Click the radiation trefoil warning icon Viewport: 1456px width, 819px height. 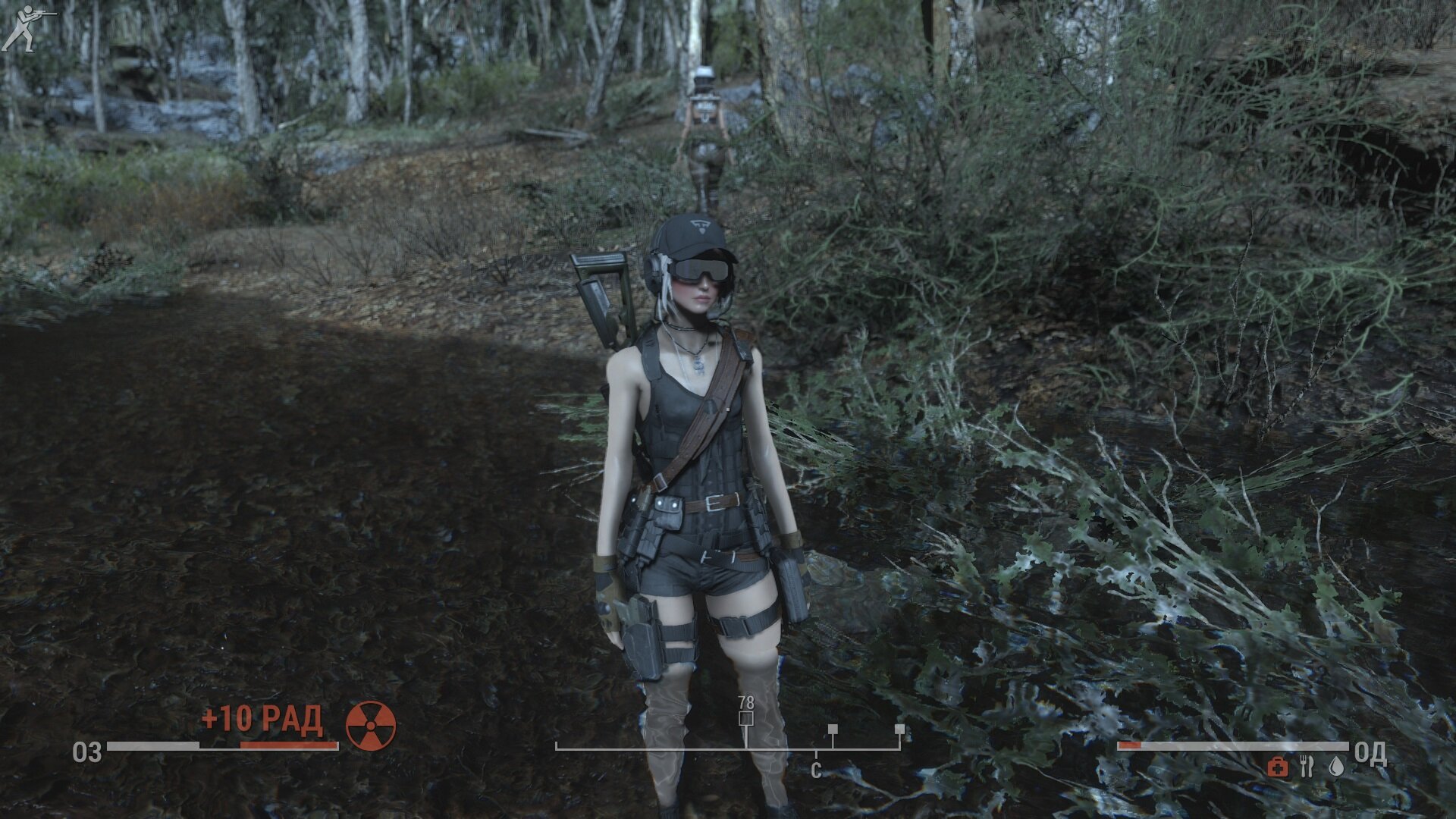point(371,726)
